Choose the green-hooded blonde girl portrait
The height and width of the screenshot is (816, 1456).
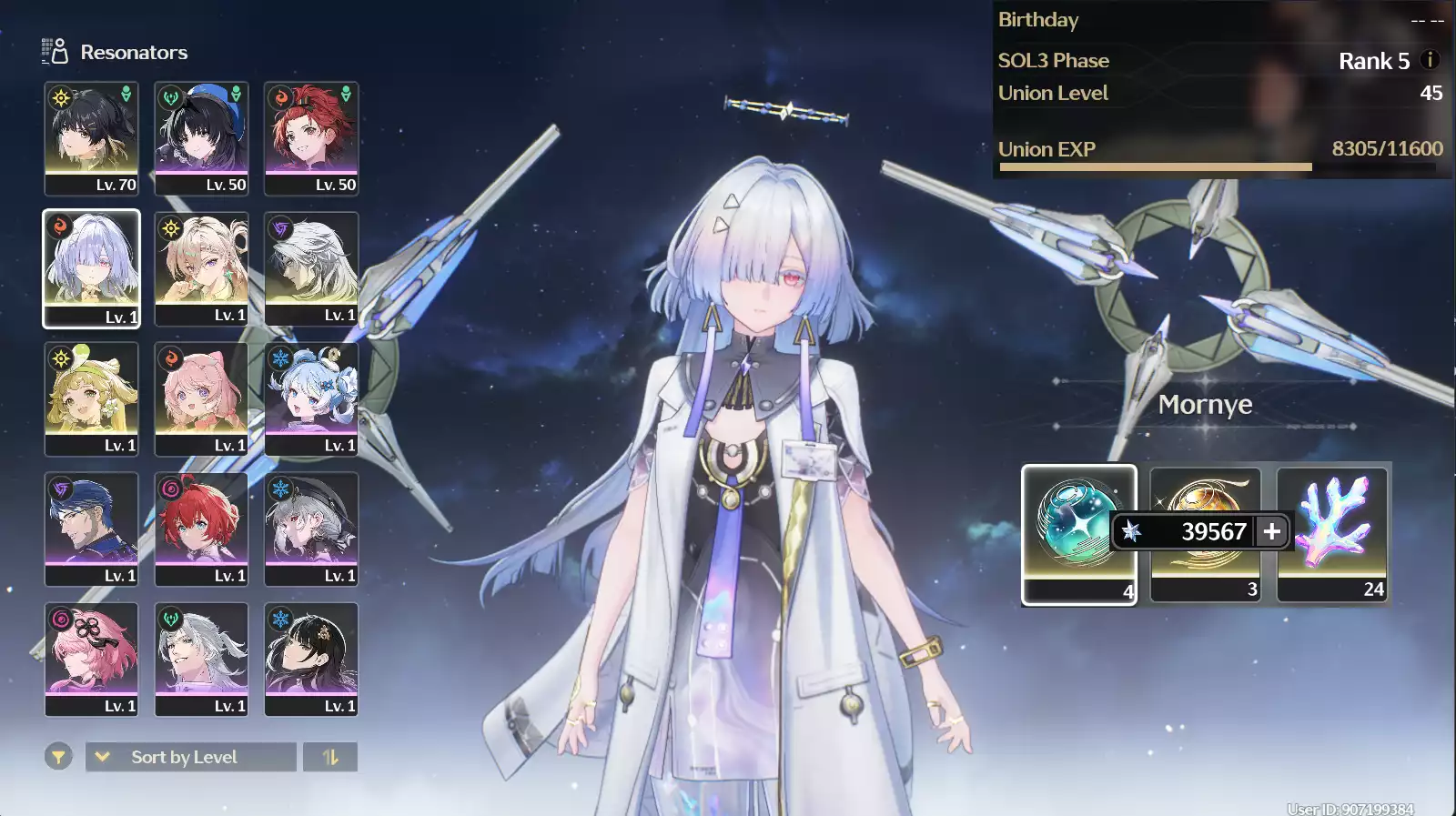click(x=91, y=398)
